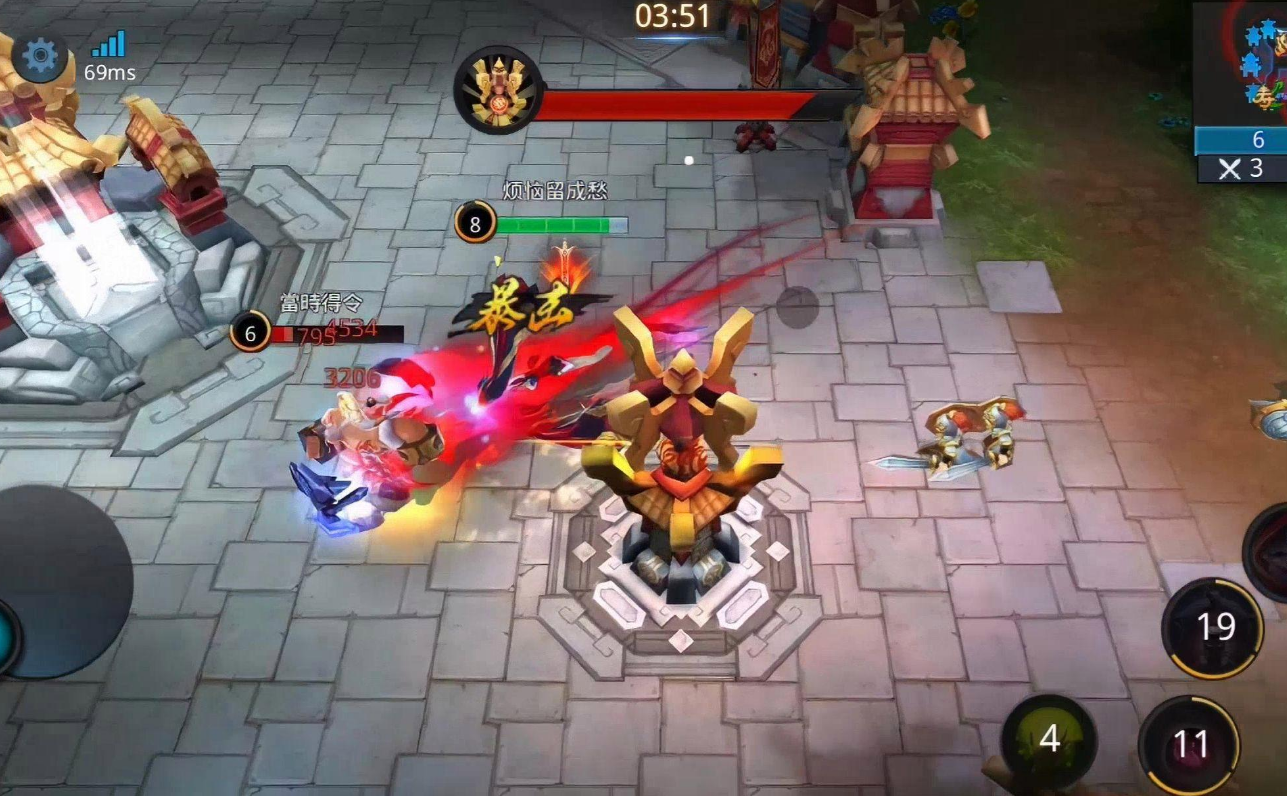
Task: Activate the red skill button at screen edge
Action: point(1269,552)
